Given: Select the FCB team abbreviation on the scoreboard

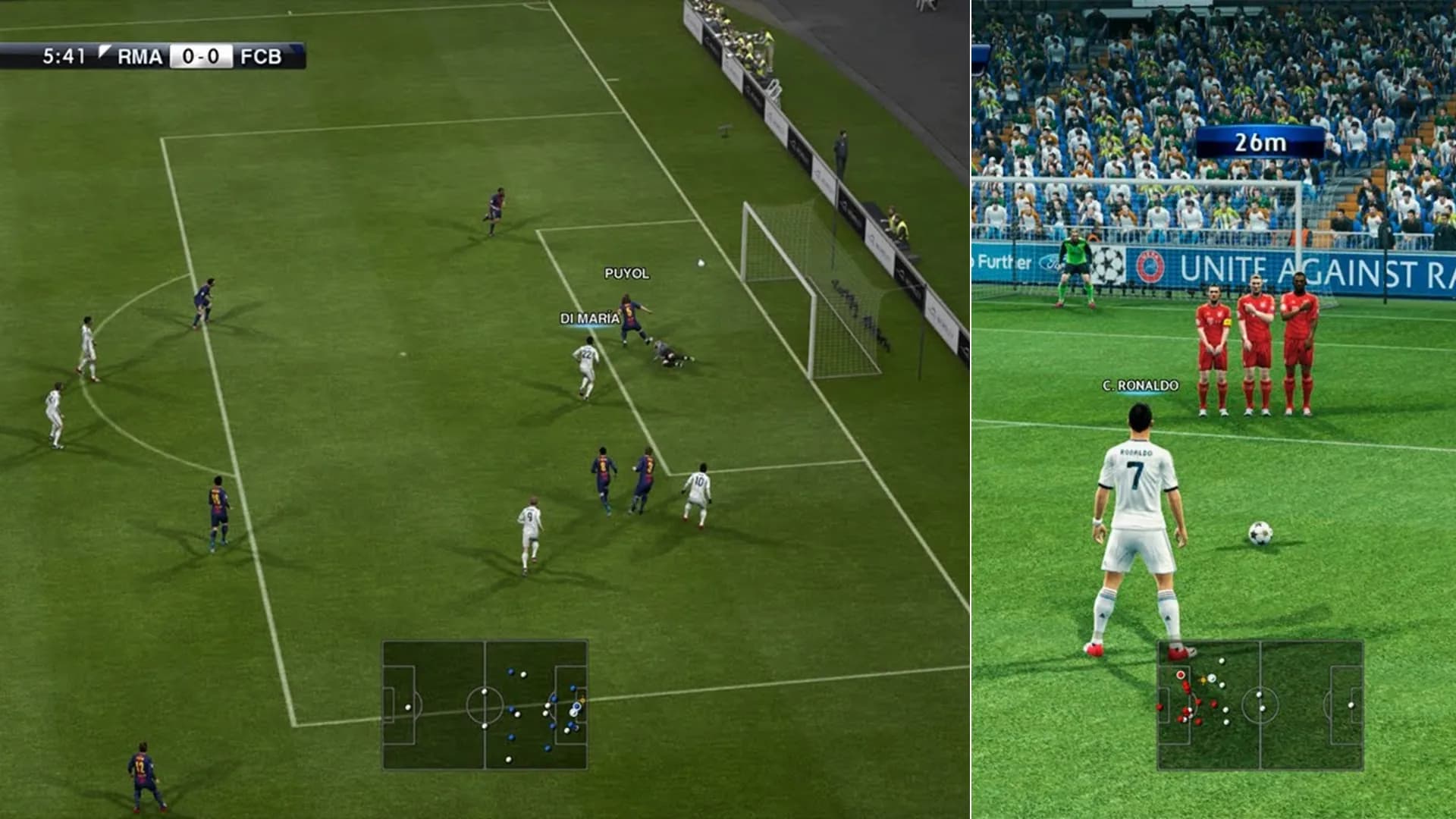Looking at the screenshot, I should 262,53.
